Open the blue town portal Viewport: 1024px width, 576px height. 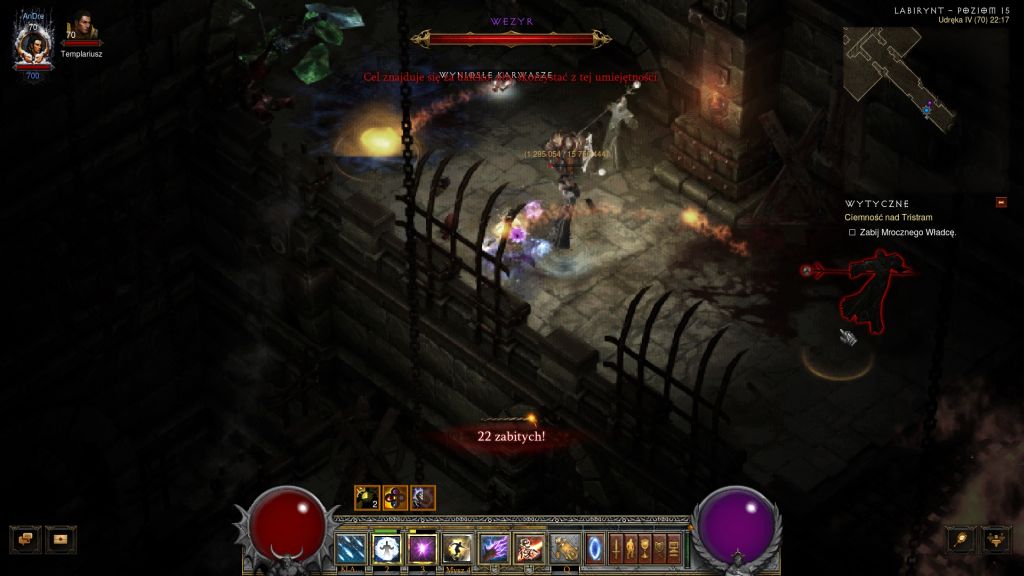tap(595, 548)
